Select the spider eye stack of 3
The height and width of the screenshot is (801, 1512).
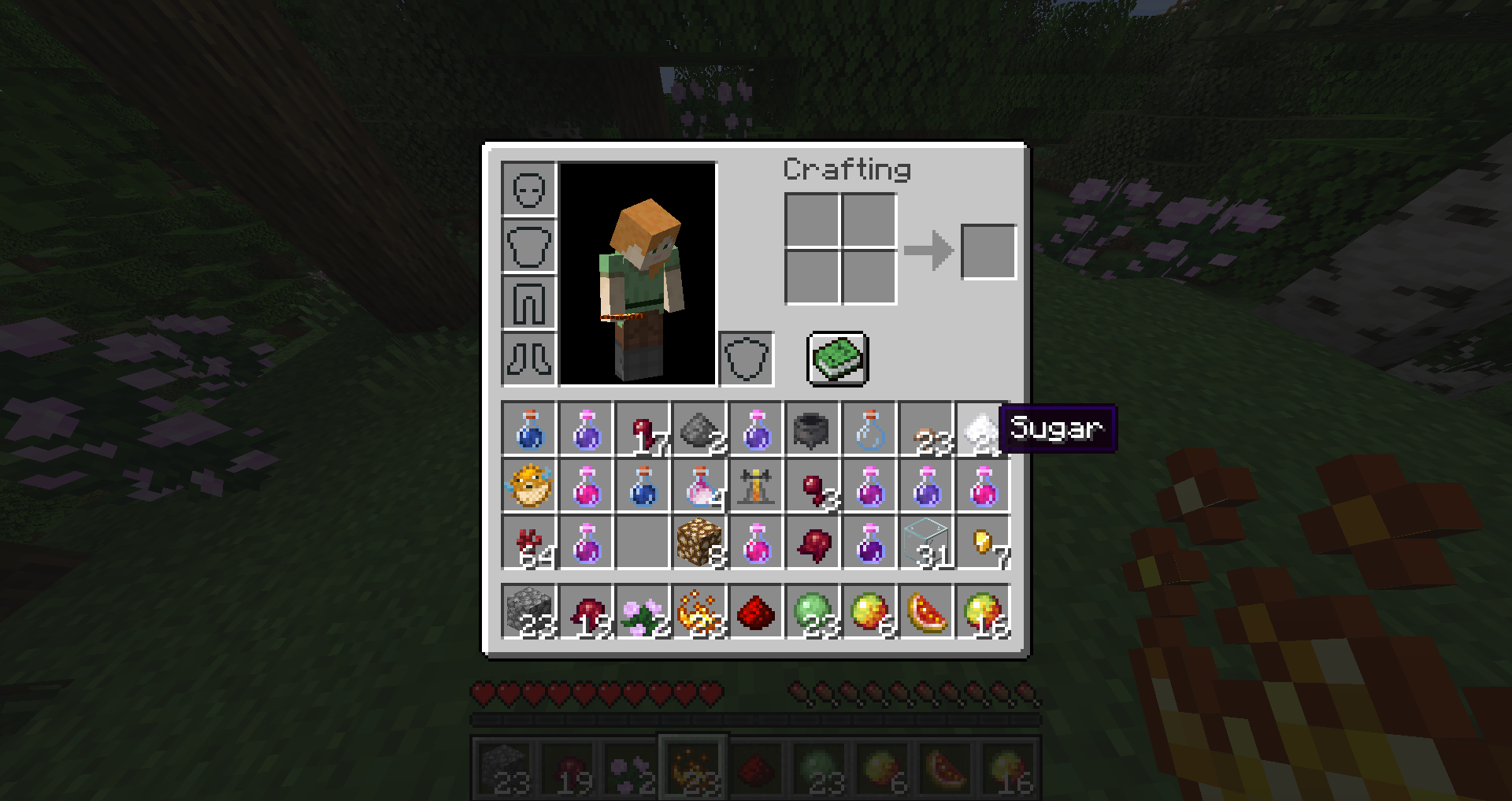(x=813, y=487)
